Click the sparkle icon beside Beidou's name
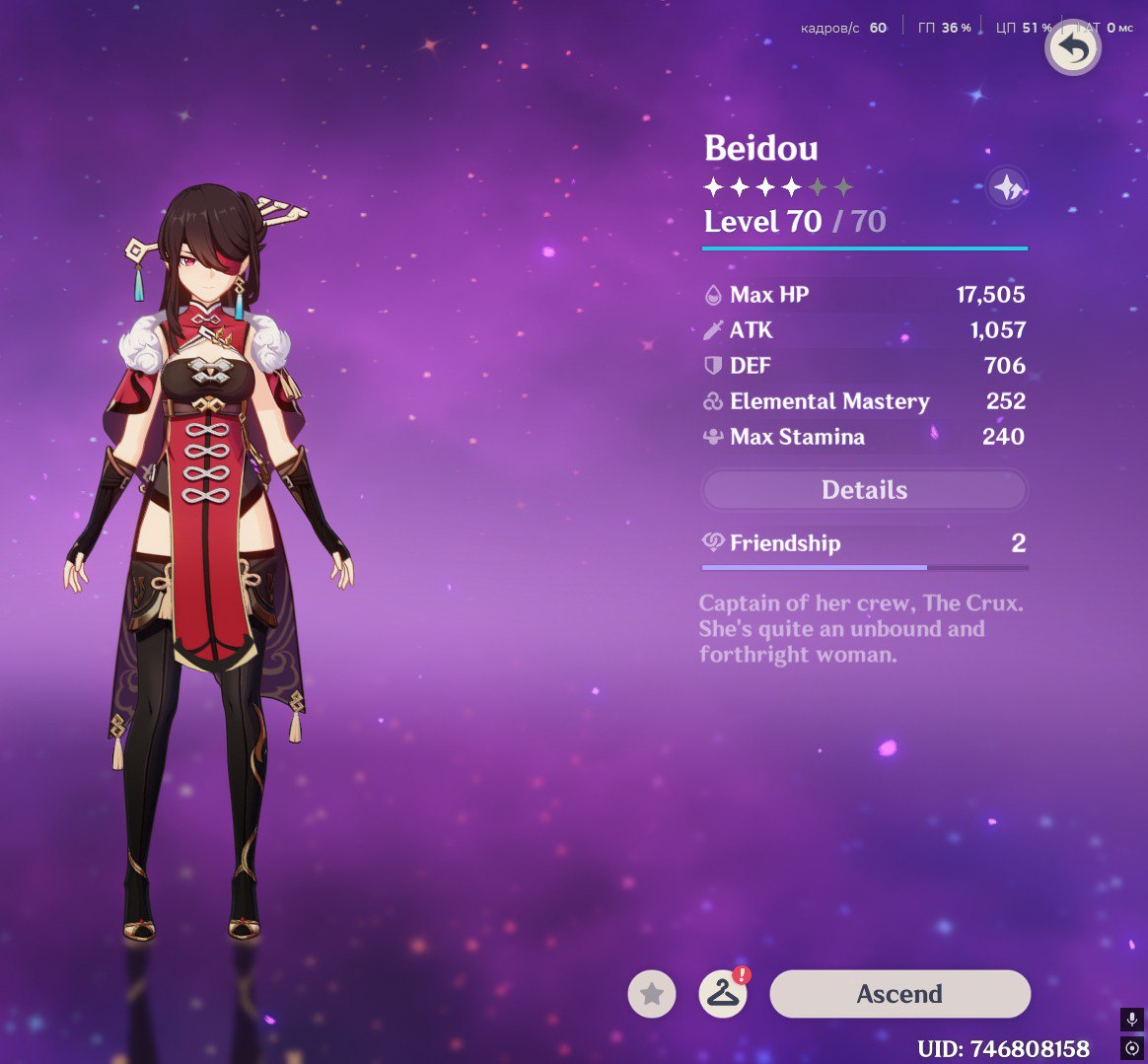Viewport: 1148px width, 1064px height. point(1007,186)
